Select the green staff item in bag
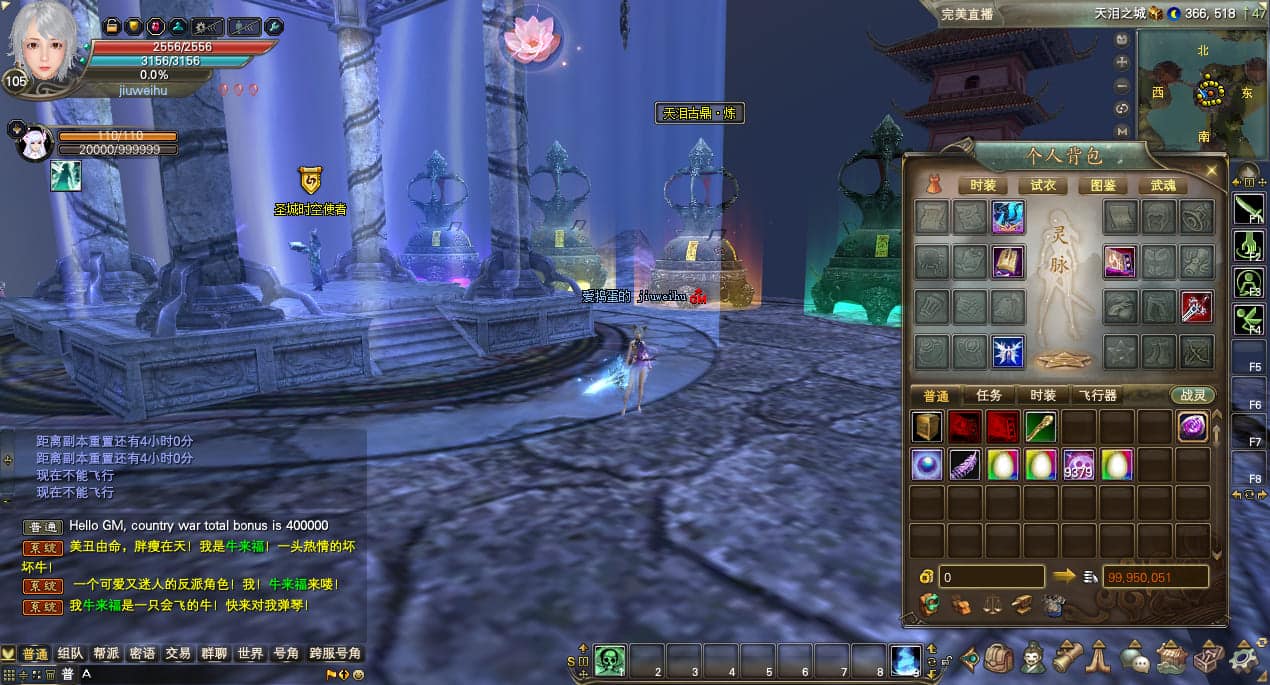 pos(1041,427)
